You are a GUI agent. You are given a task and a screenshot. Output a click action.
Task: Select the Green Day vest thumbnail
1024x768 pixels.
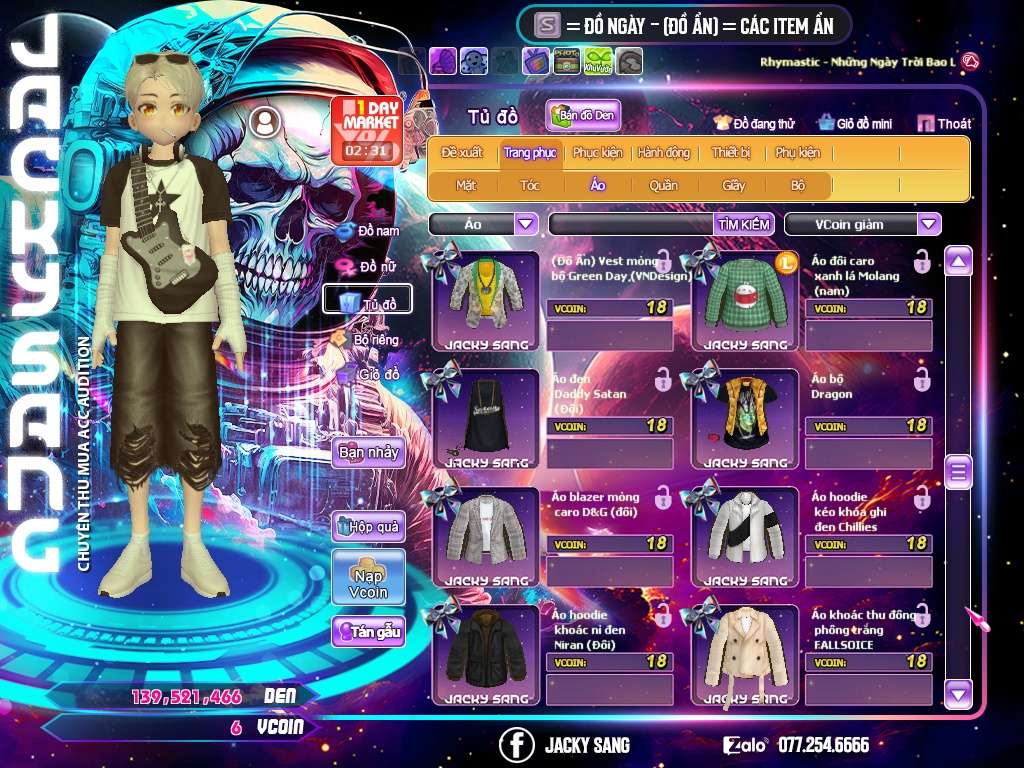485,299
